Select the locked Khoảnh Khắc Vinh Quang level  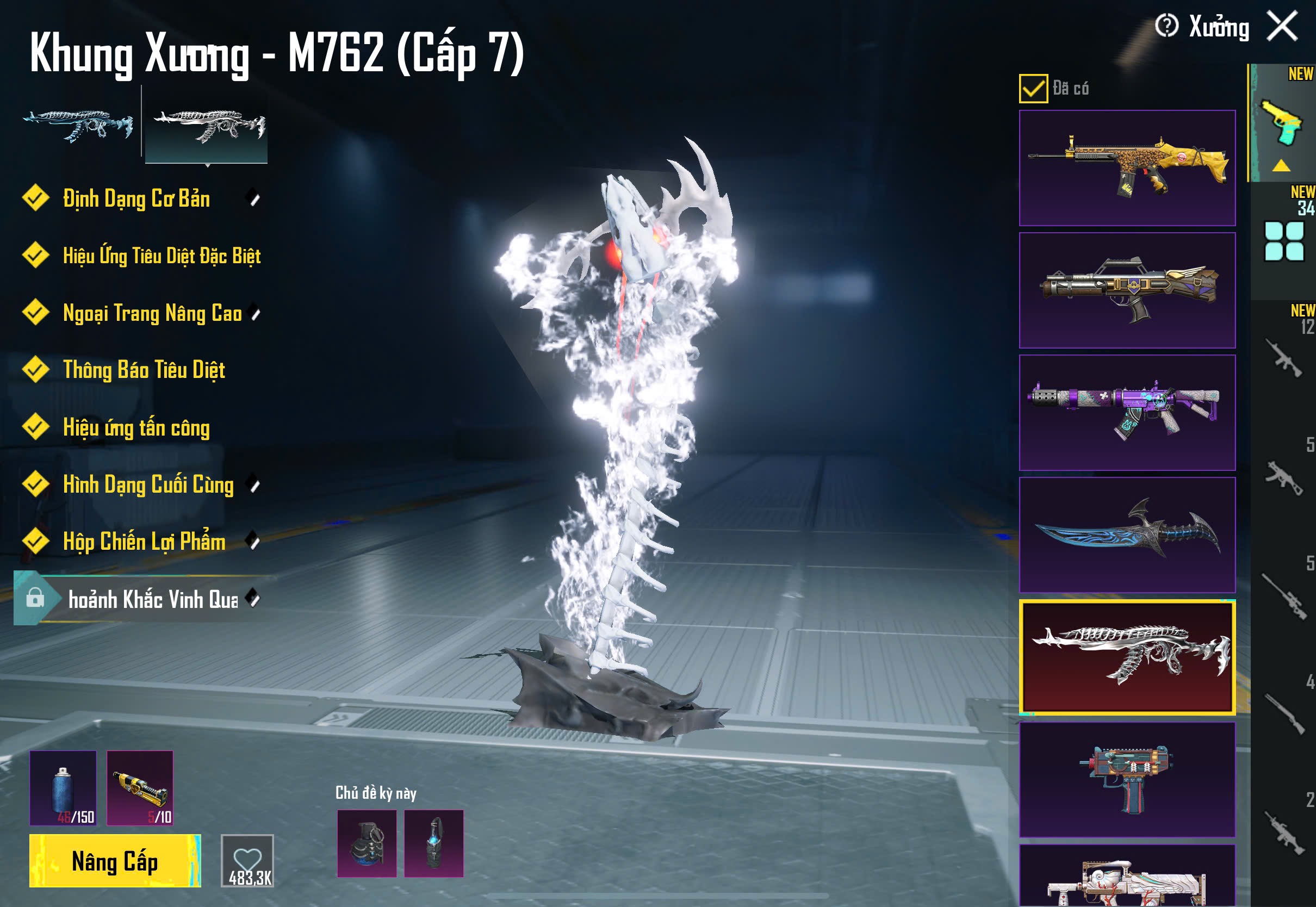pyautogui.click(x=152, y=599)
